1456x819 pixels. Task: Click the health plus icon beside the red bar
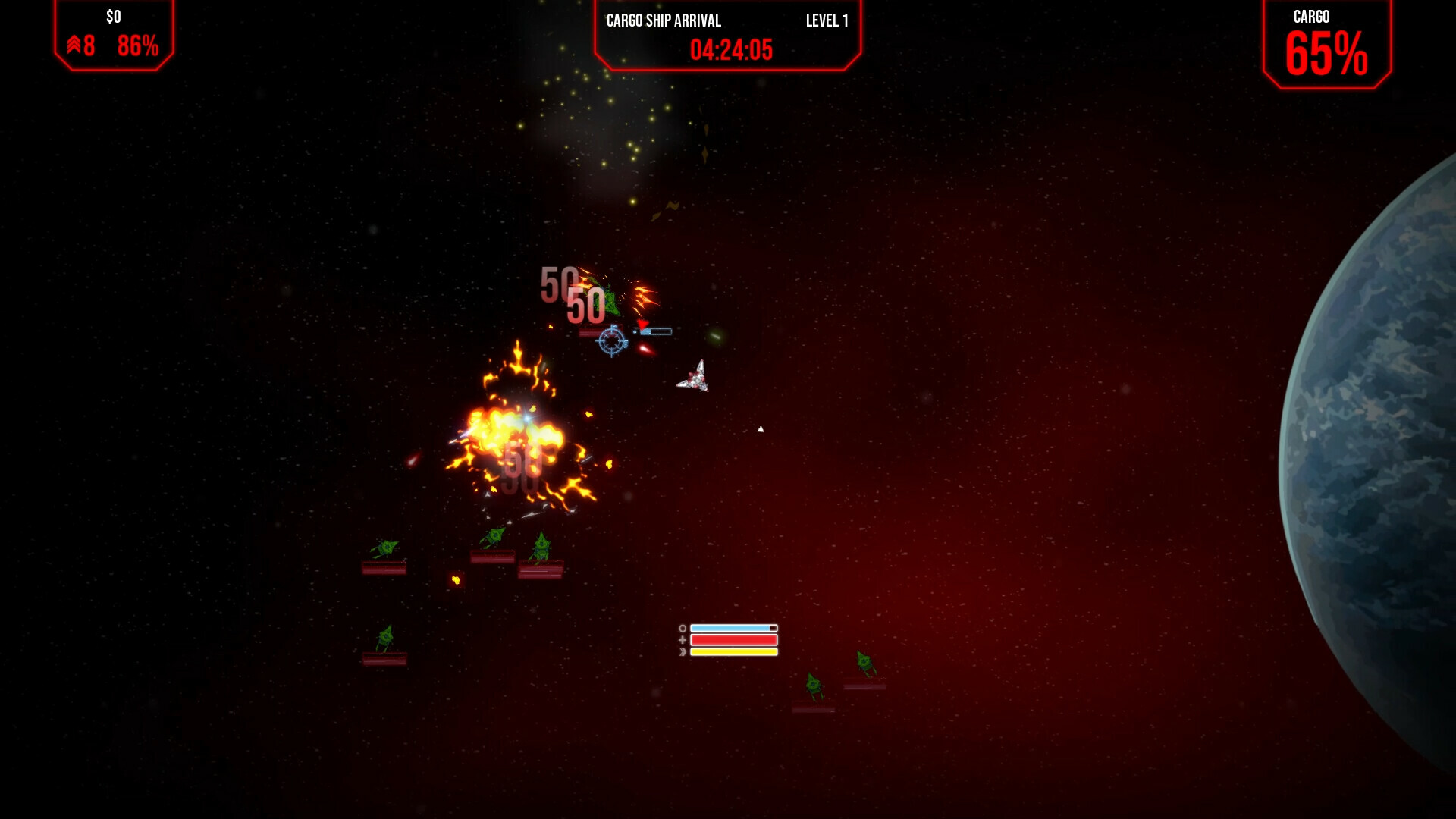pos(682,641)
